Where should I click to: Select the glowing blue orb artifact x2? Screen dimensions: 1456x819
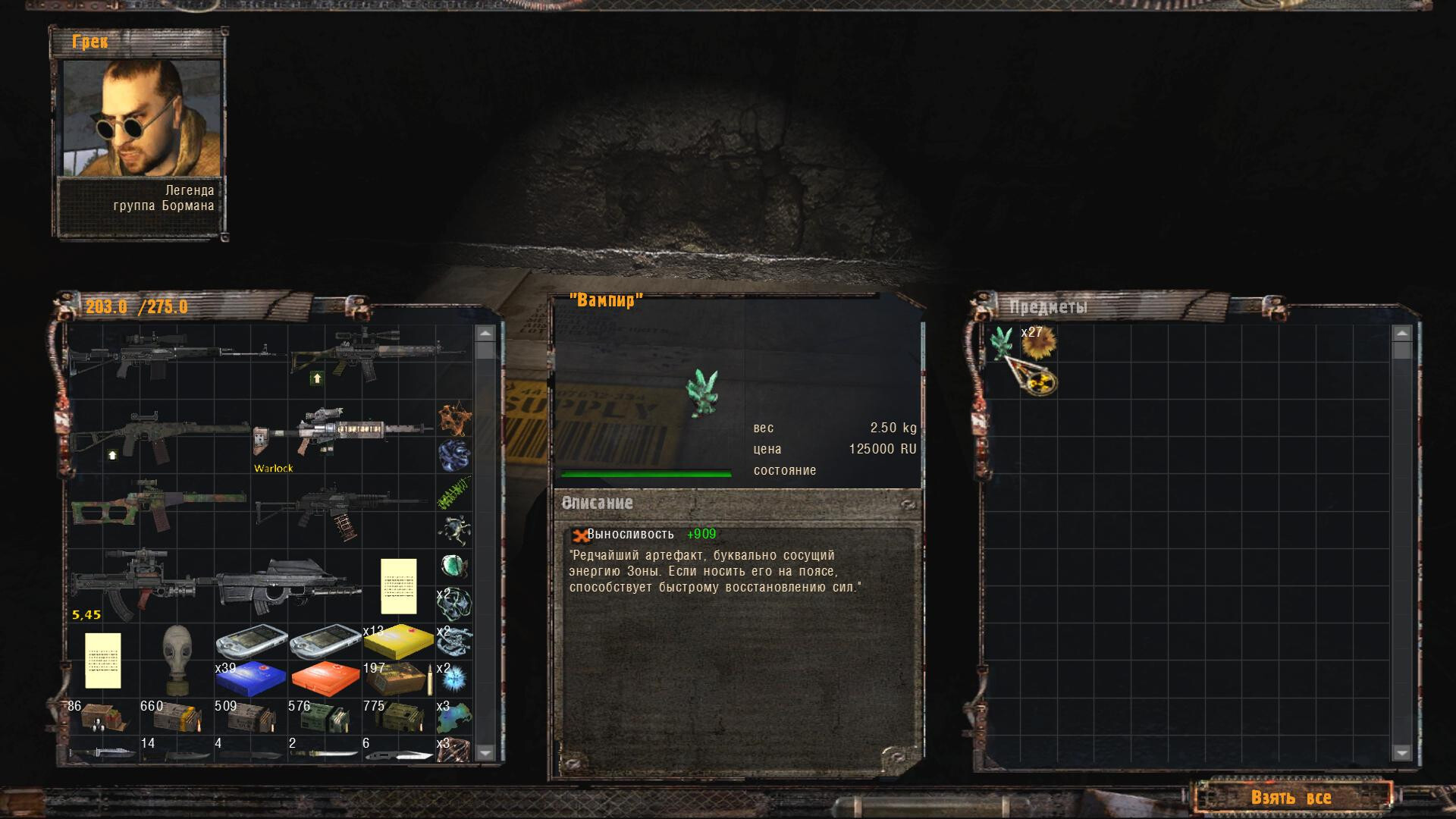coord(455,679)
